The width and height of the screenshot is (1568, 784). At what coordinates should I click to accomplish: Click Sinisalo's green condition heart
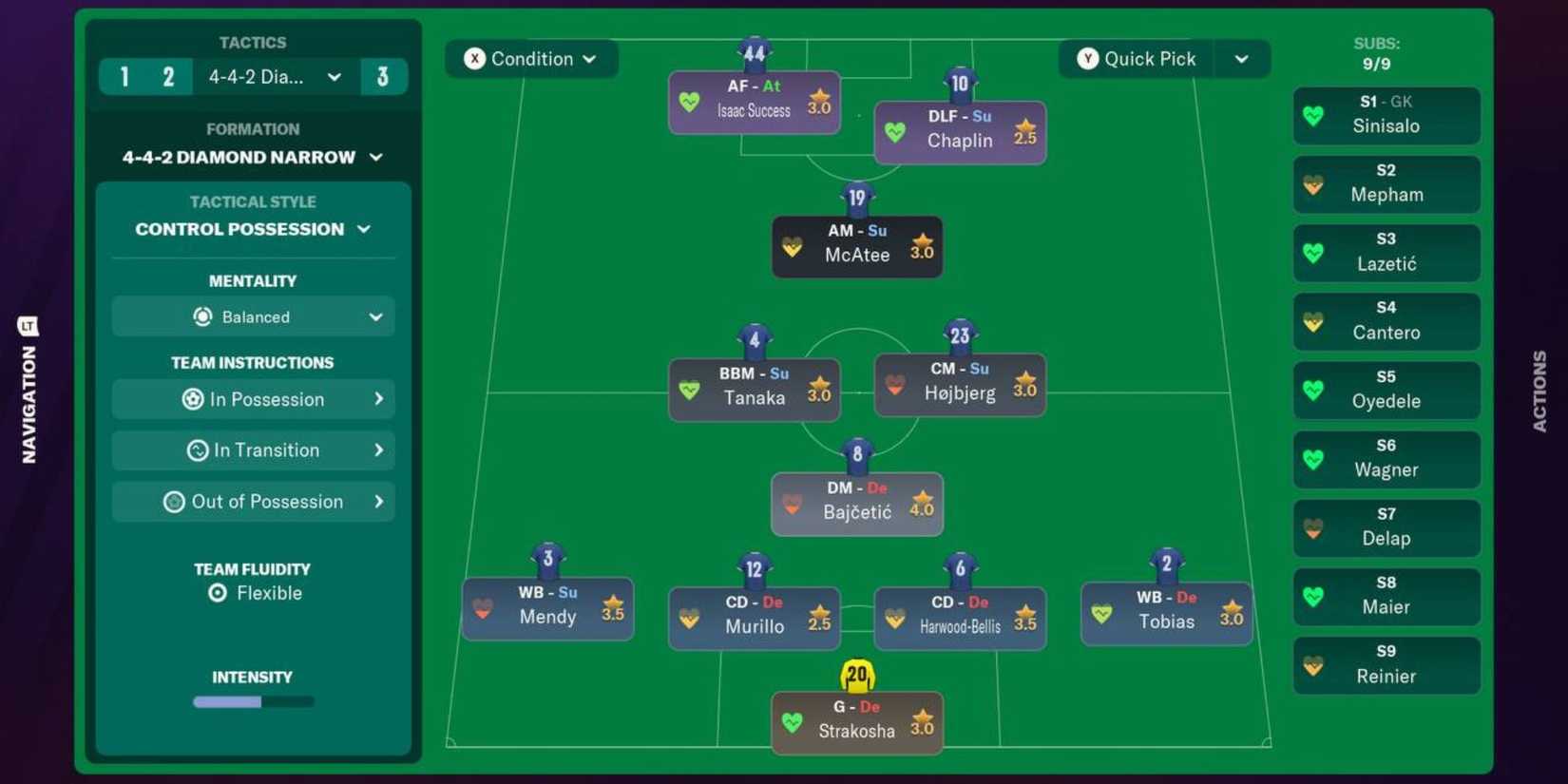pyautogui.click(x=1314, y=114)
